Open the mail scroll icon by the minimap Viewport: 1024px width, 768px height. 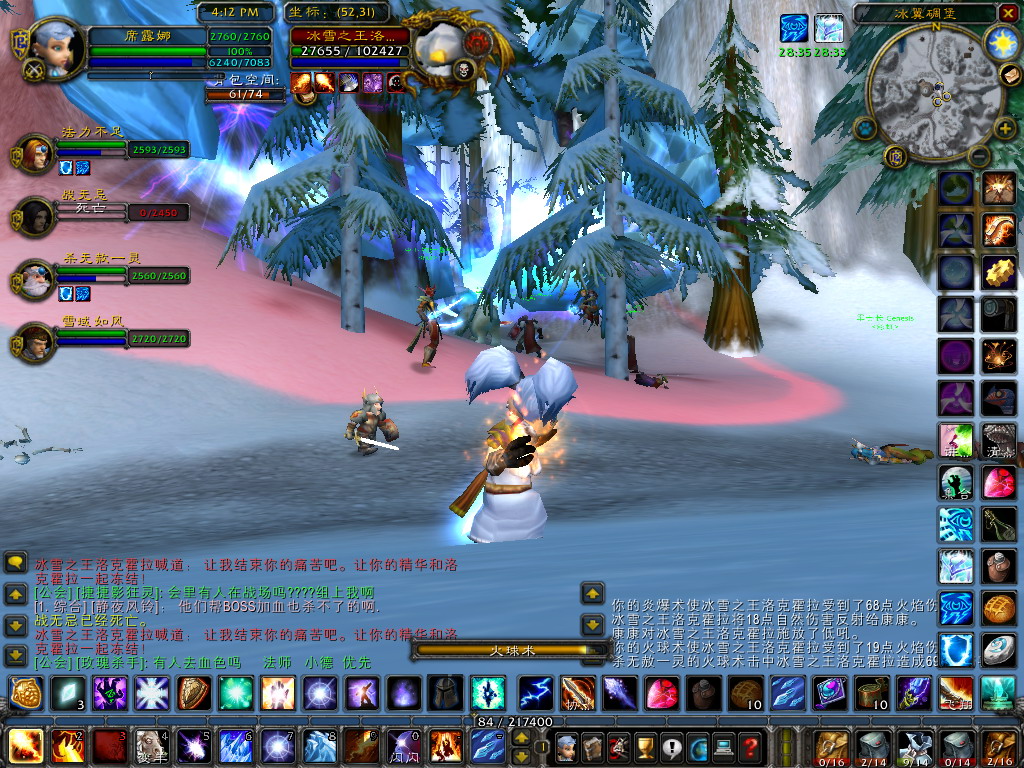(x=1008, y=76)
